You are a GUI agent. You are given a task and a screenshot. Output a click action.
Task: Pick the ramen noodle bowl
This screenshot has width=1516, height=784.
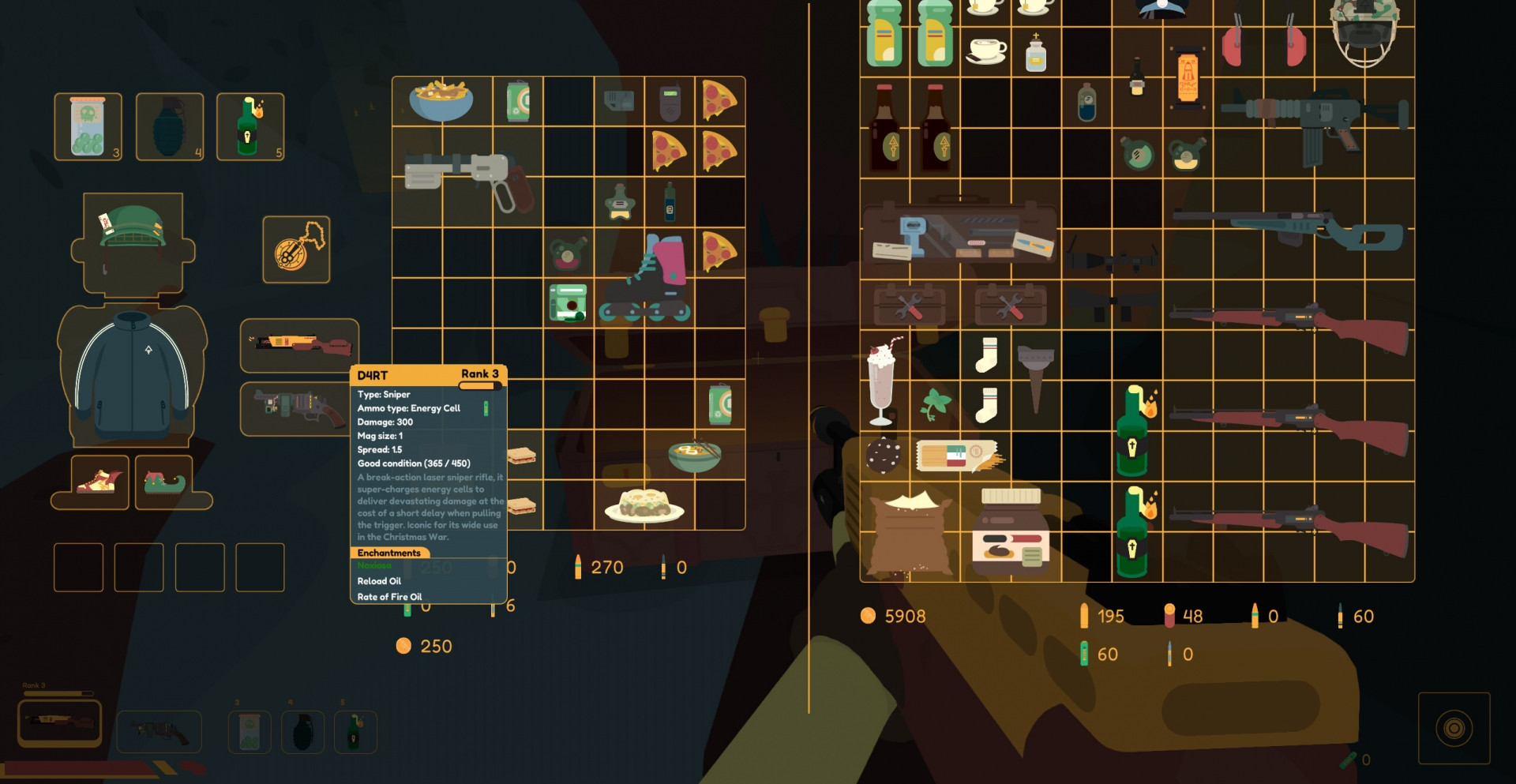pos(694,456)
